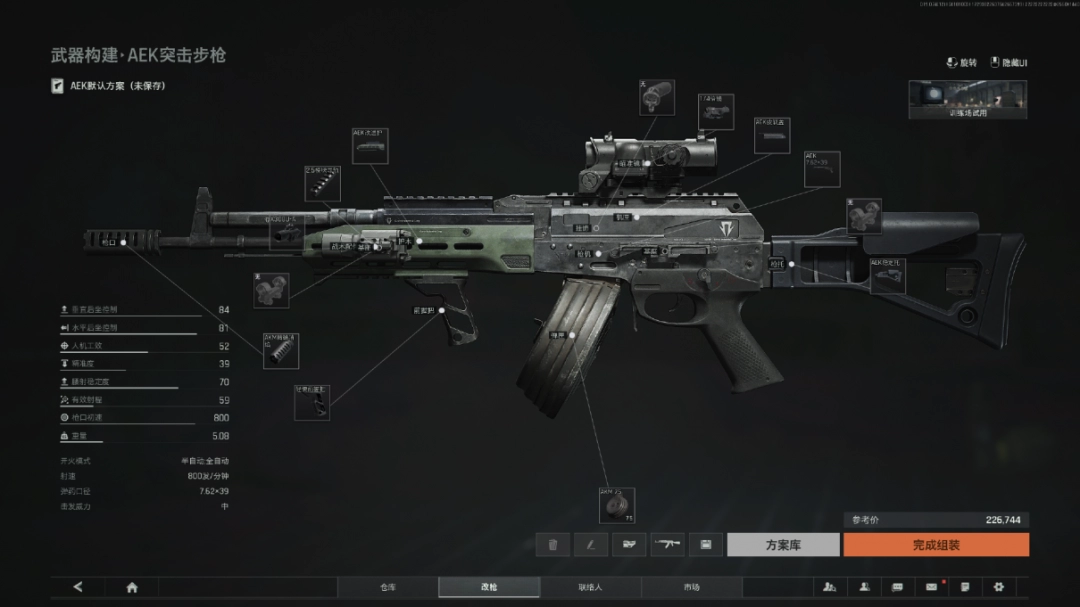The image size is (1080, 607).
Task: Click the 完成组装 finish assembly button
Action: tap(935, 545)
